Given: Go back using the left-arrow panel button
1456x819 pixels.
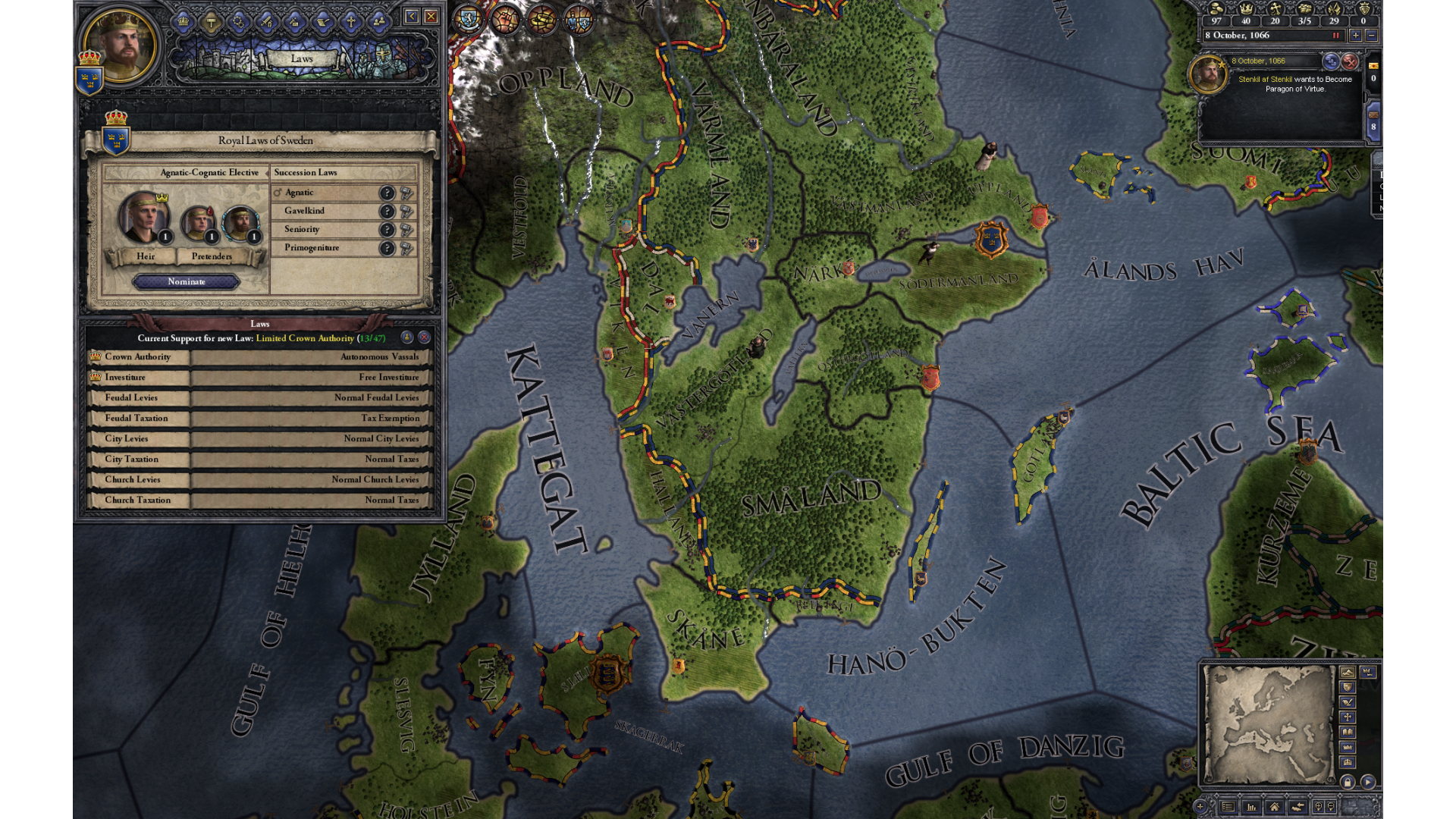Looking at the screenshot, I should pos(412,16).
